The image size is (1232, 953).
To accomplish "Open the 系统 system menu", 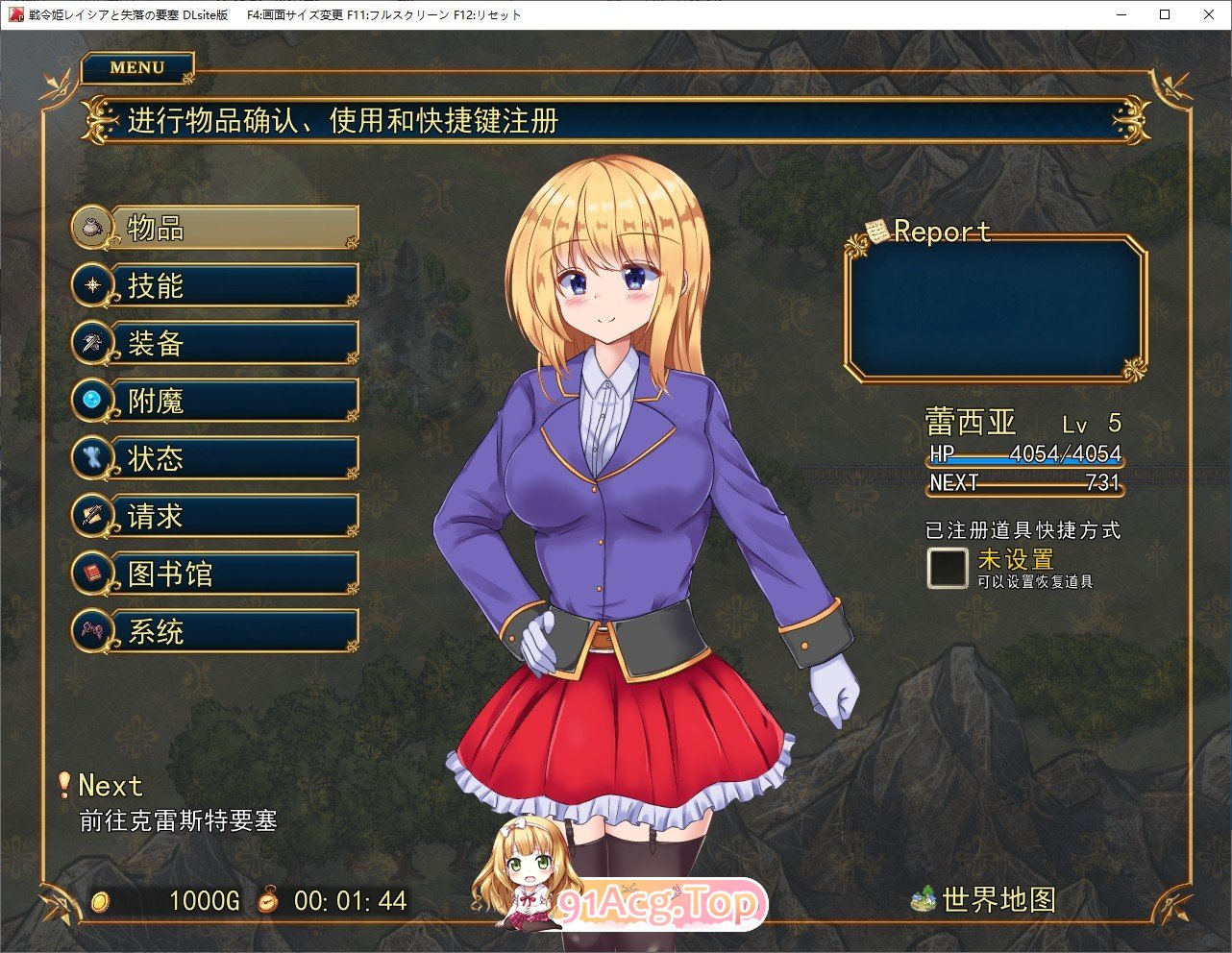I will click(217, 631).
